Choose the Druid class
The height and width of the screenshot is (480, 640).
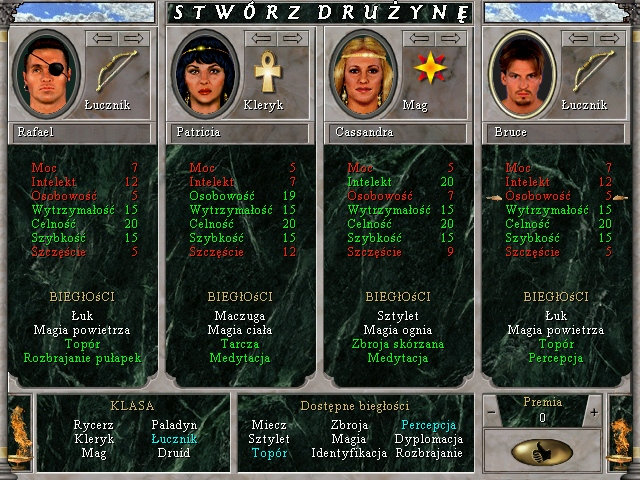click(177, 453)
